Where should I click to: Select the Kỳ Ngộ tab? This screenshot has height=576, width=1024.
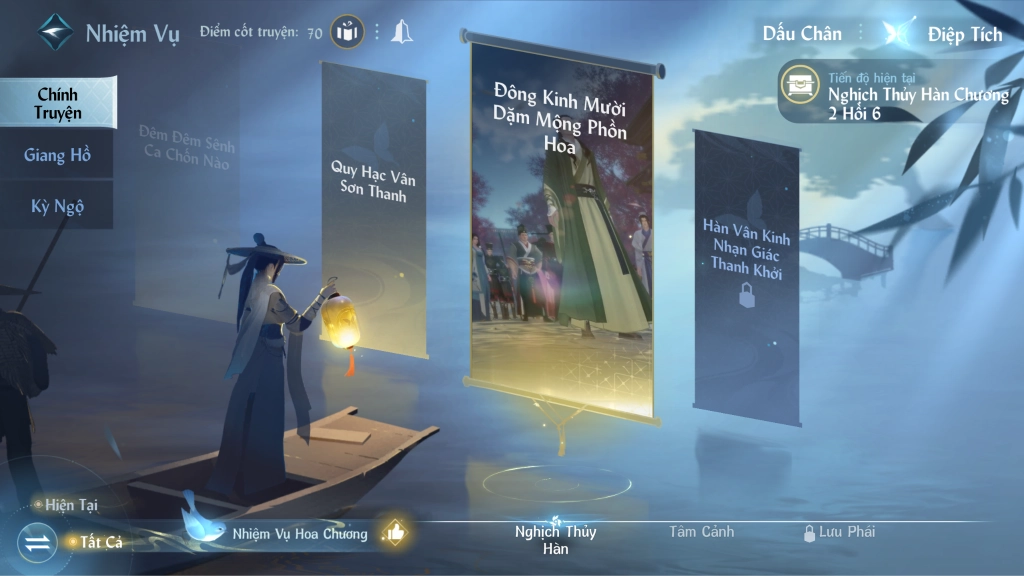coord(57,207)
